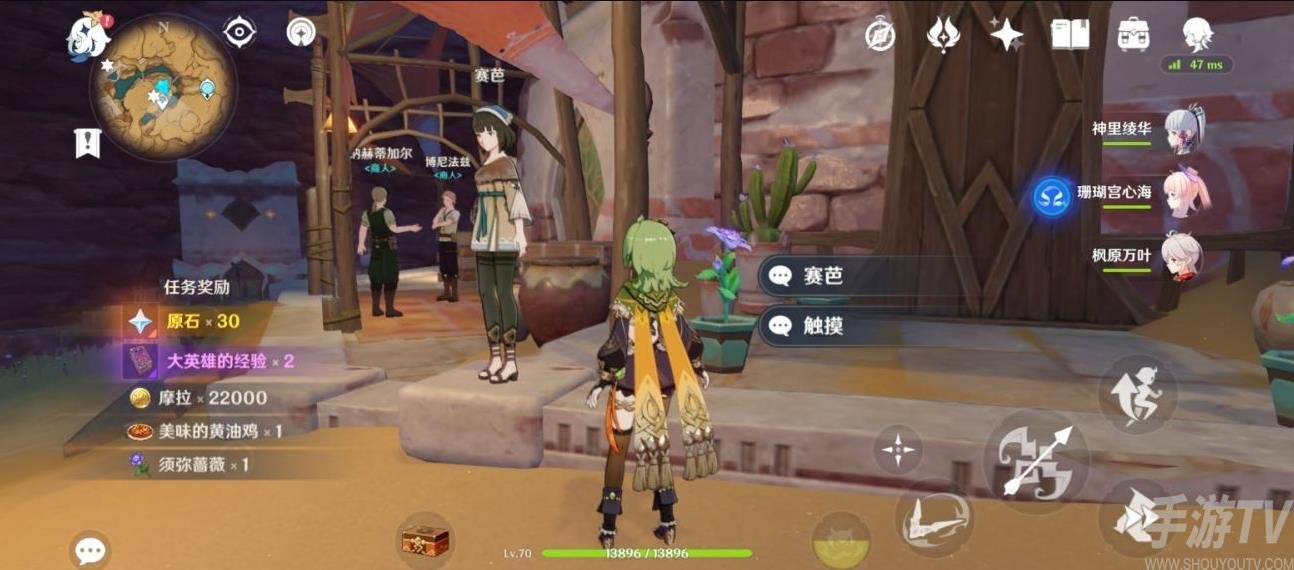Screen dimensions: 1294x570
Task: Choose the 触摸 interaction option
Action: click(860, 325)
